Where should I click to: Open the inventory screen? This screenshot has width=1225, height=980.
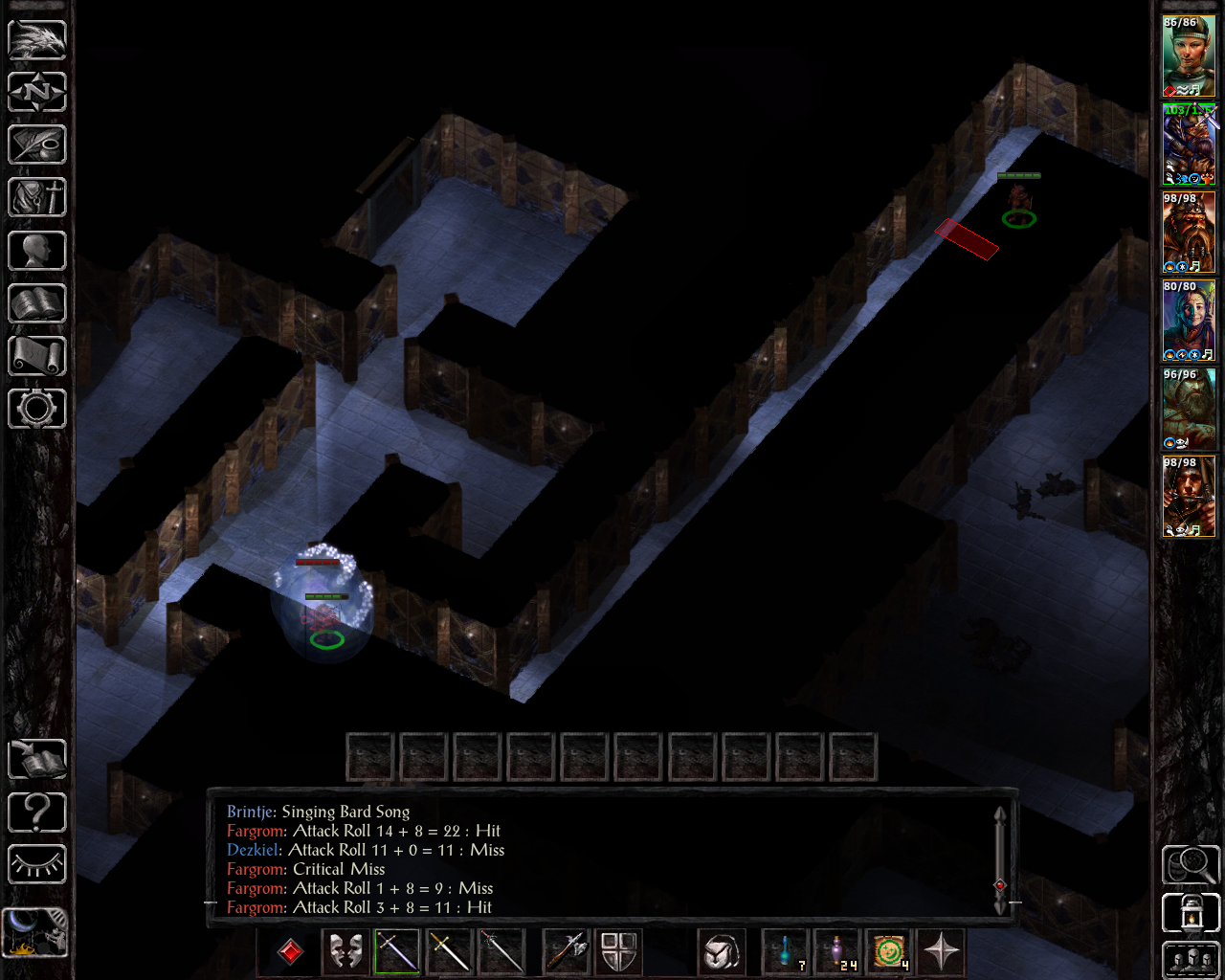(x=37, y=198)
